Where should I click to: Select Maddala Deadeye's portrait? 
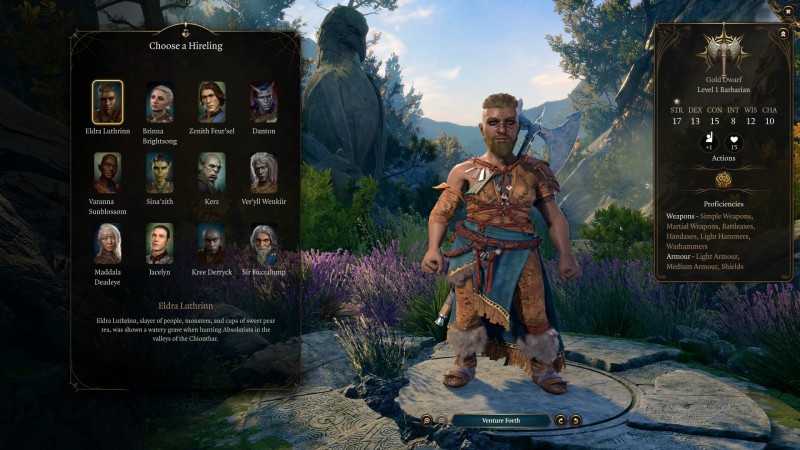tap(107, 242)
